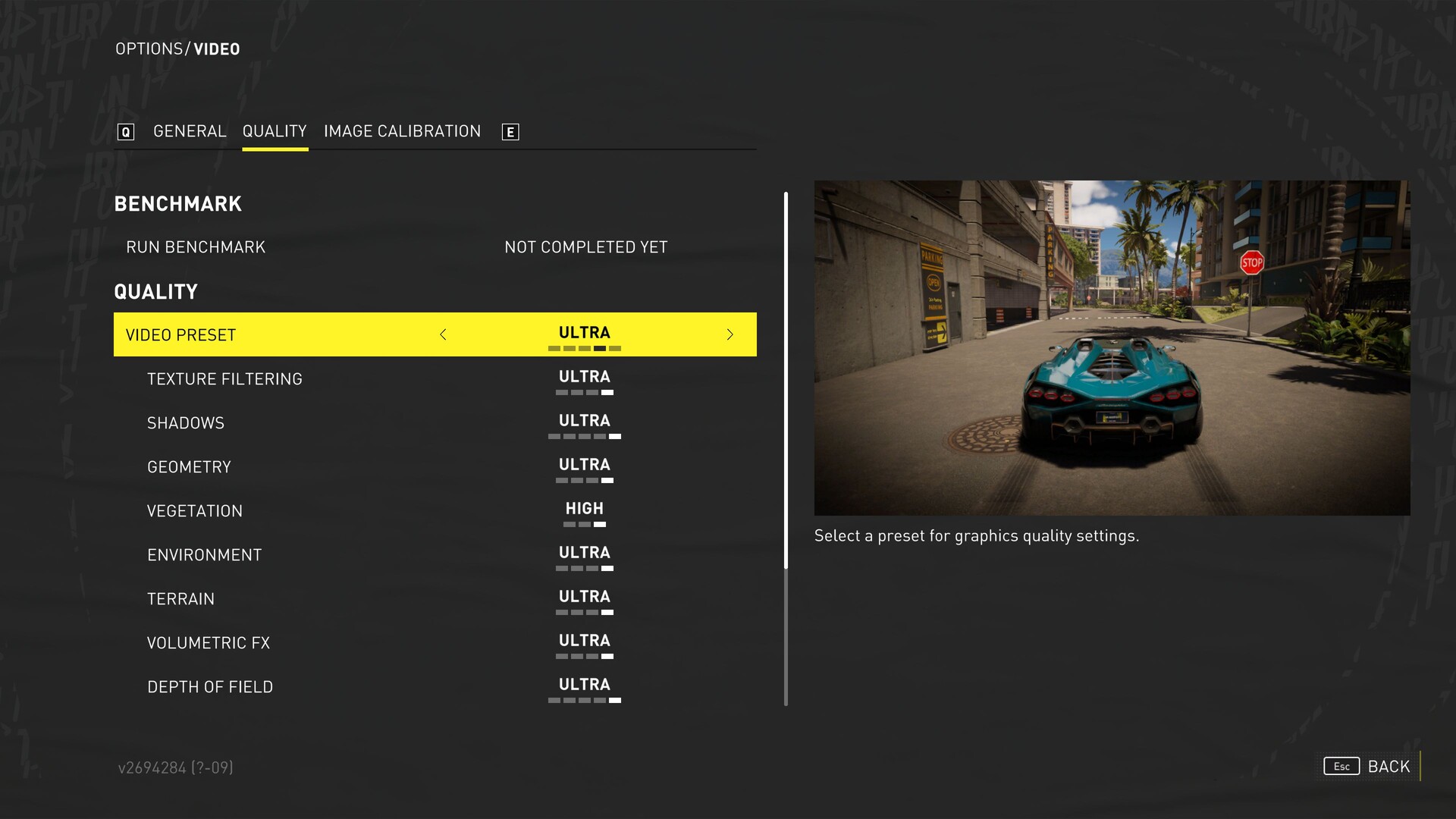Select the Geometry setting
Image resolution: width=1456 pixels, height=819 pixels.
click(189, 467)
